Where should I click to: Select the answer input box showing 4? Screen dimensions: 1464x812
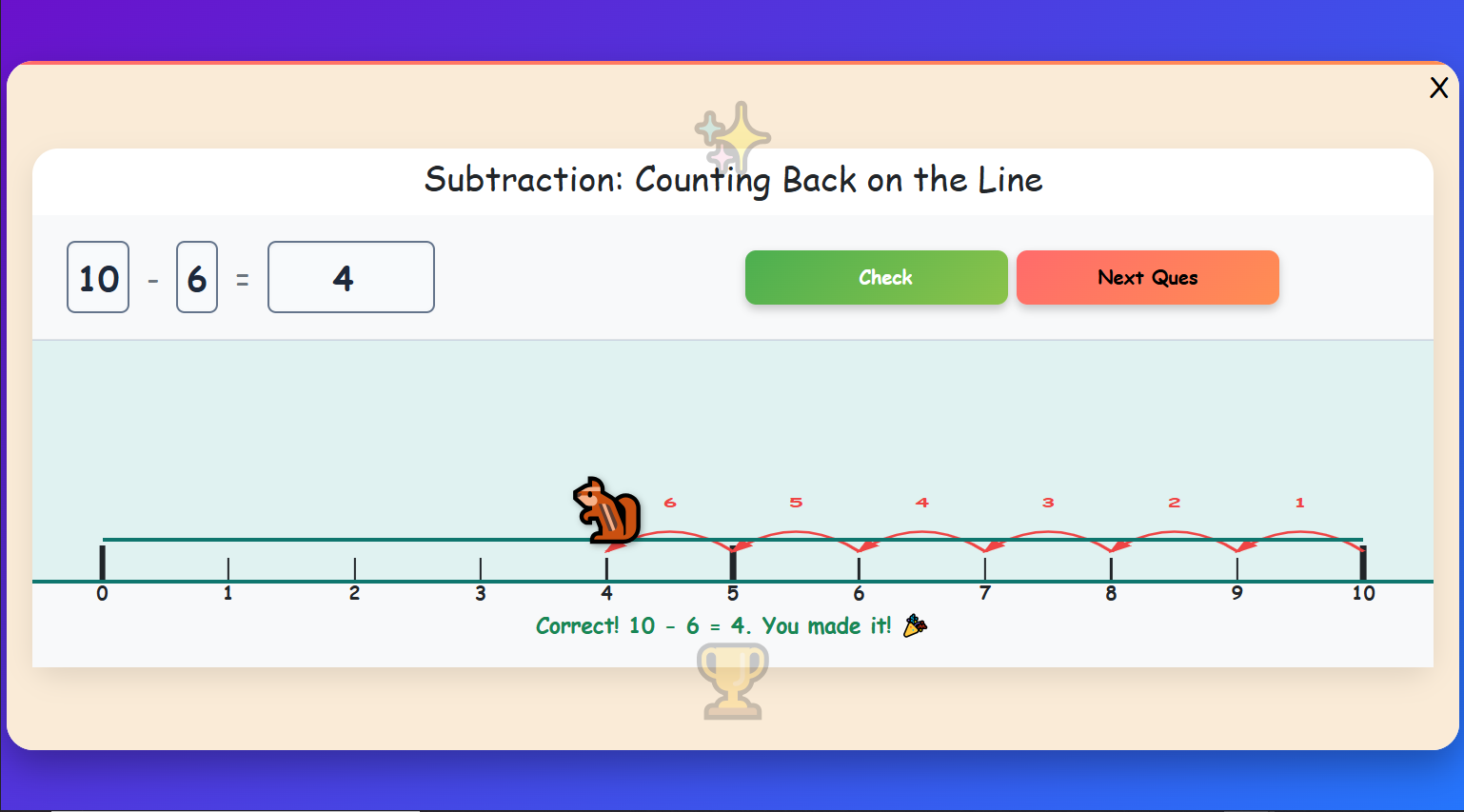[350, 277]
